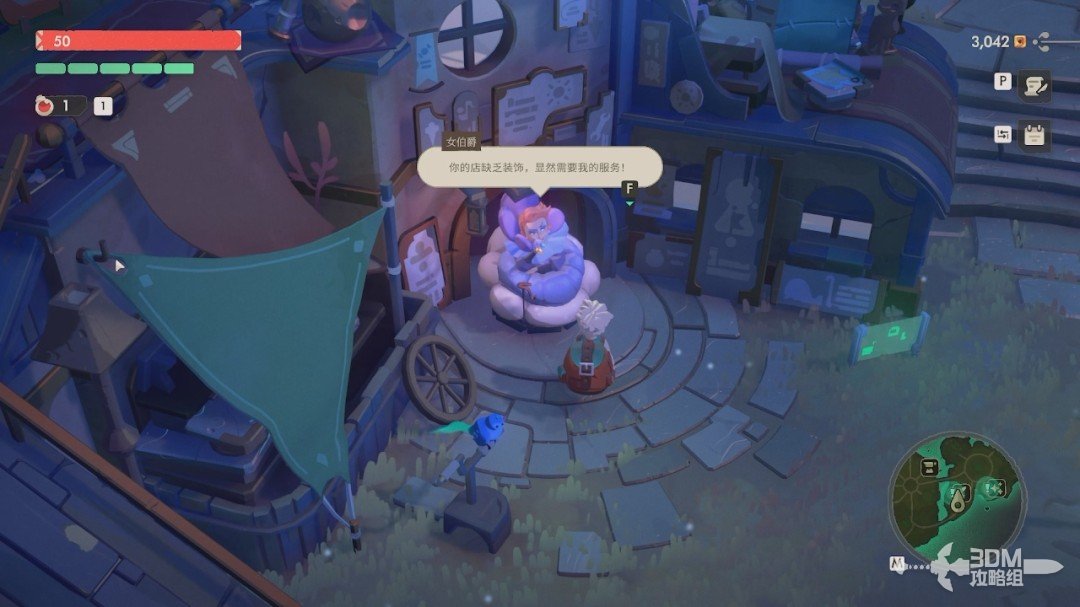Open the calendar icon
The height and width of the screenshot is (607, 1080).
point(1033,136)
